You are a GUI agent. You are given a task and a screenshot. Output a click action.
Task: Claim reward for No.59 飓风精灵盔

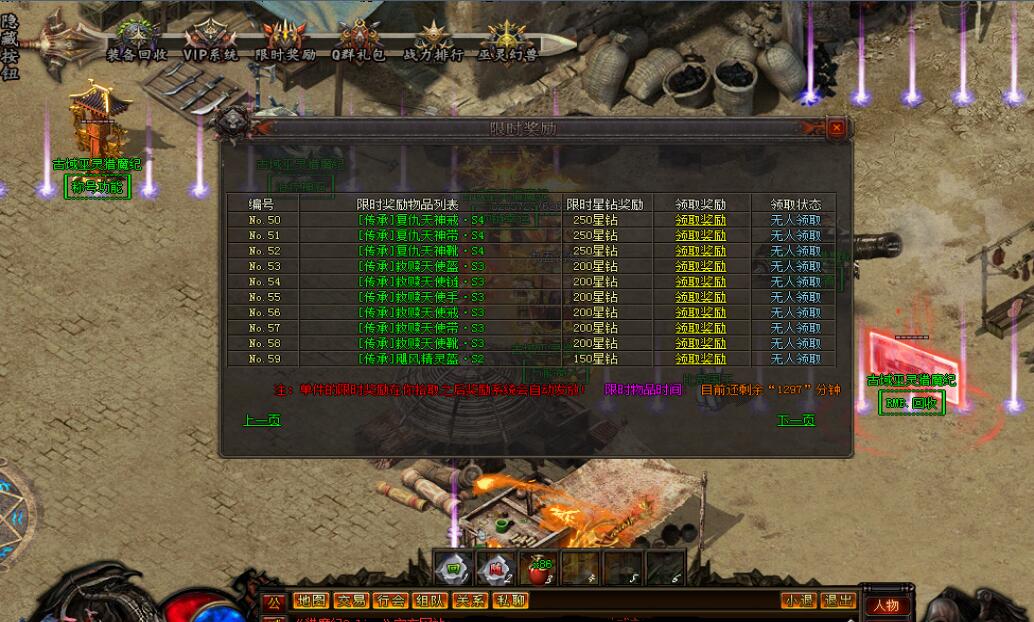[x=700, y=359]
